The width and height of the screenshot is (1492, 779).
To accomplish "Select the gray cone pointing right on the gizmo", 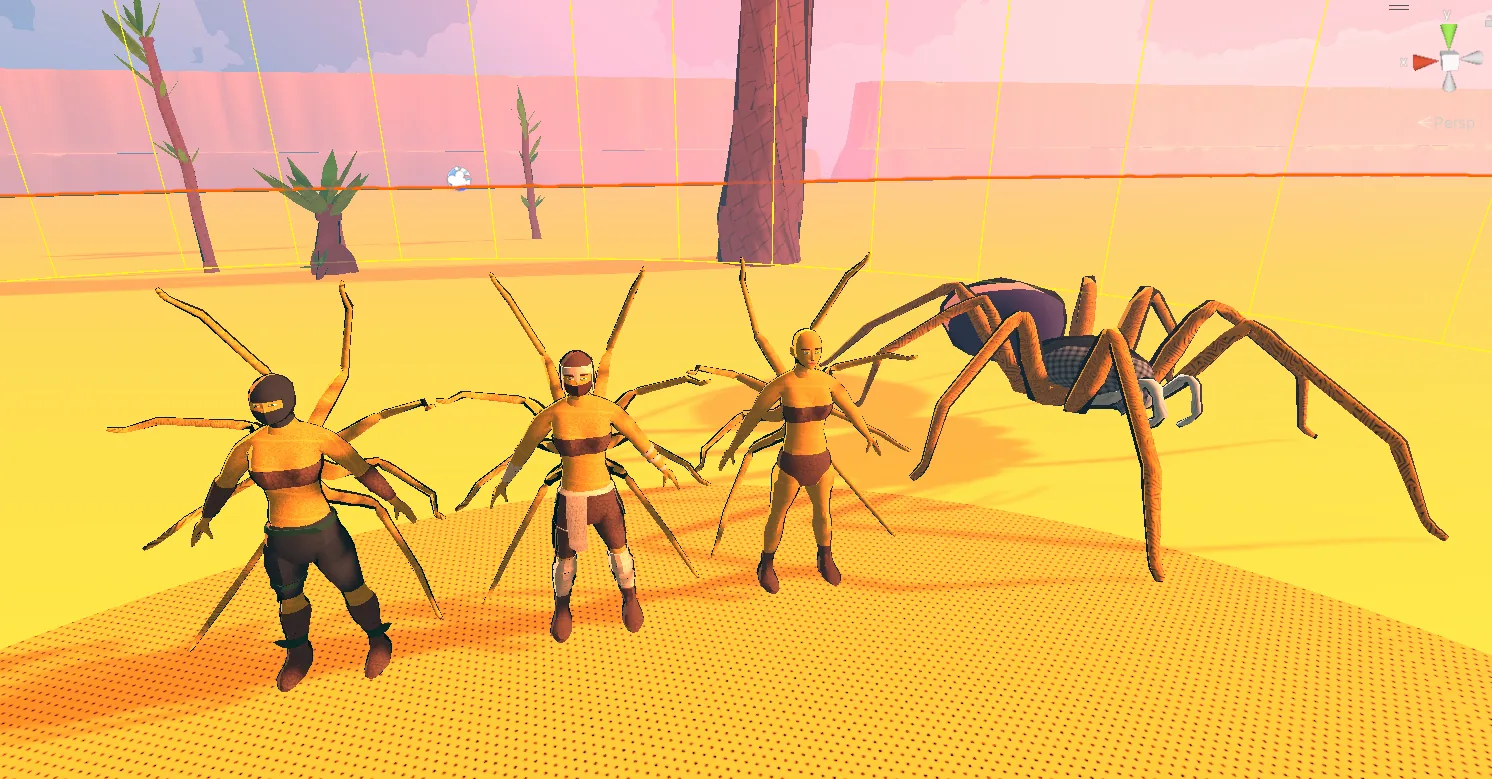I will pyautogui.click(x=1472, y=59).
